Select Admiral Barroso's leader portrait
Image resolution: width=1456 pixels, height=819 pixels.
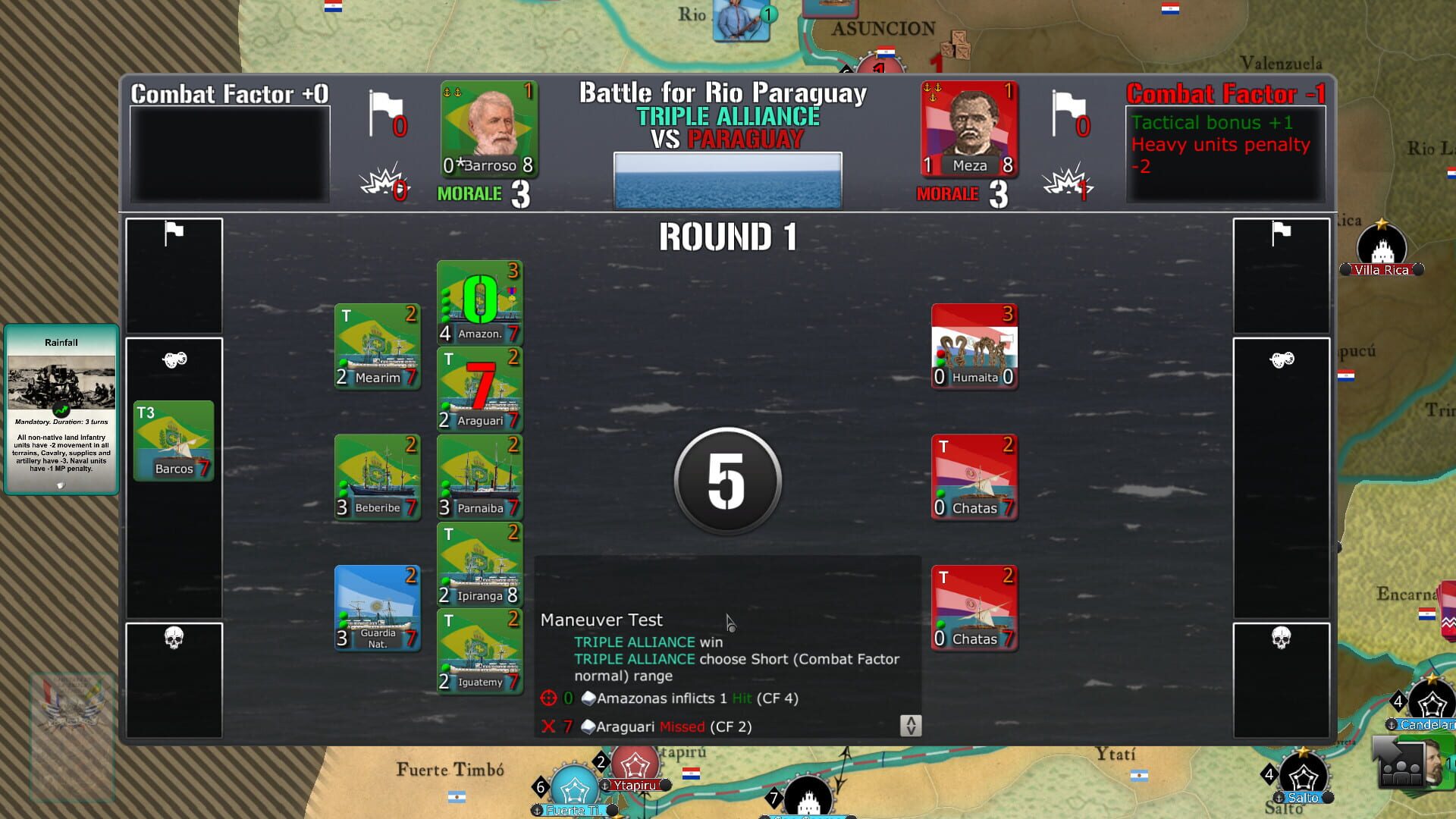click(x=488, y=129)
